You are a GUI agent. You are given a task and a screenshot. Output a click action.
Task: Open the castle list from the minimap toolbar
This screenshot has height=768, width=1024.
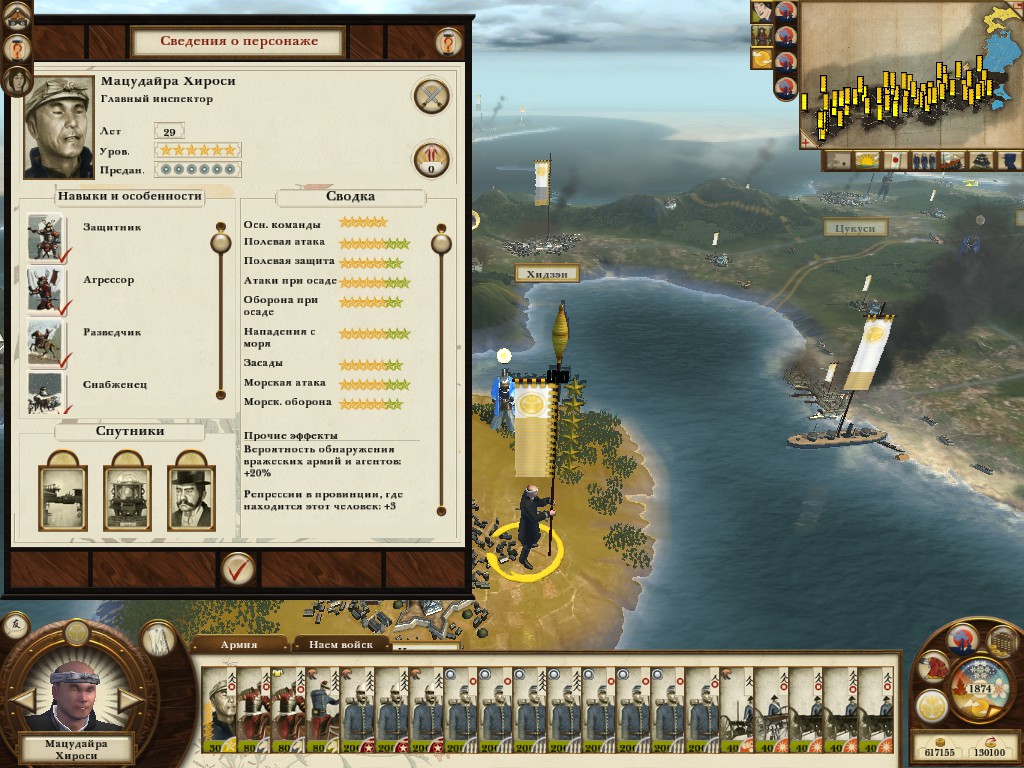[x=984, y=160]
